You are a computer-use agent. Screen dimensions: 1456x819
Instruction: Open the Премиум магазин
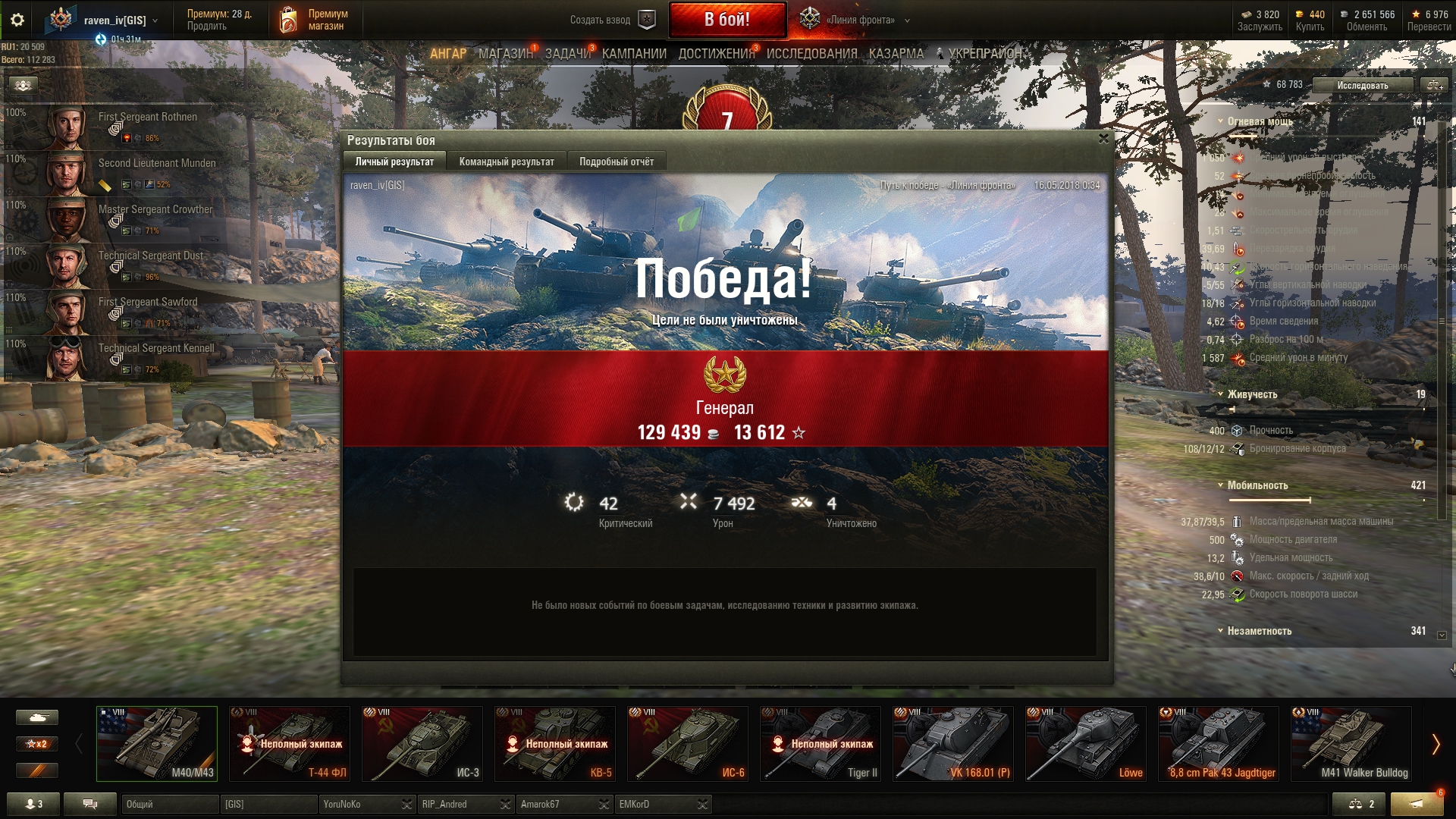315,20
